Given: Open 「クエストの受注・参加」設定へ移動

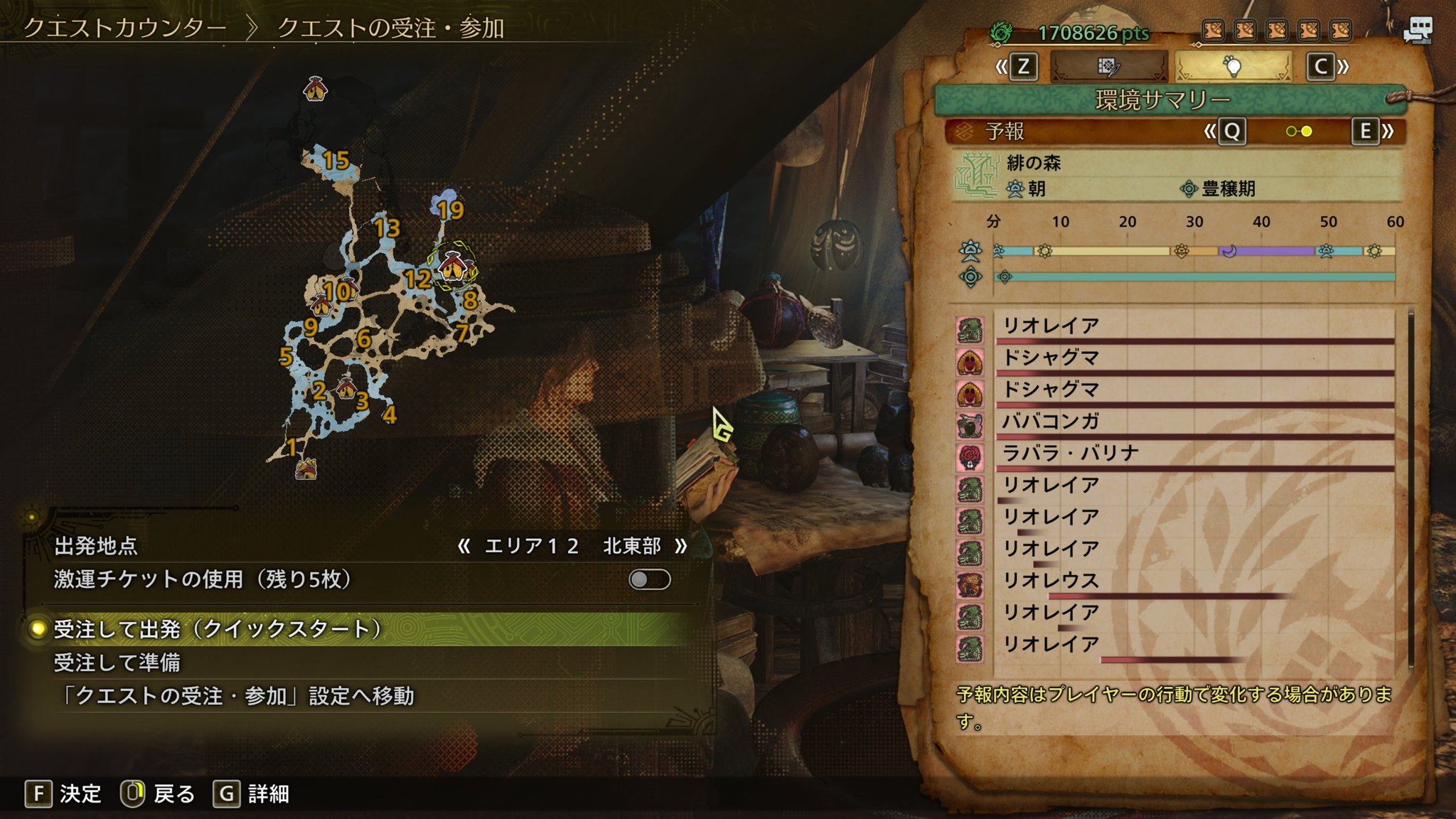Looking at the screenshot, I should click(235, 696).
